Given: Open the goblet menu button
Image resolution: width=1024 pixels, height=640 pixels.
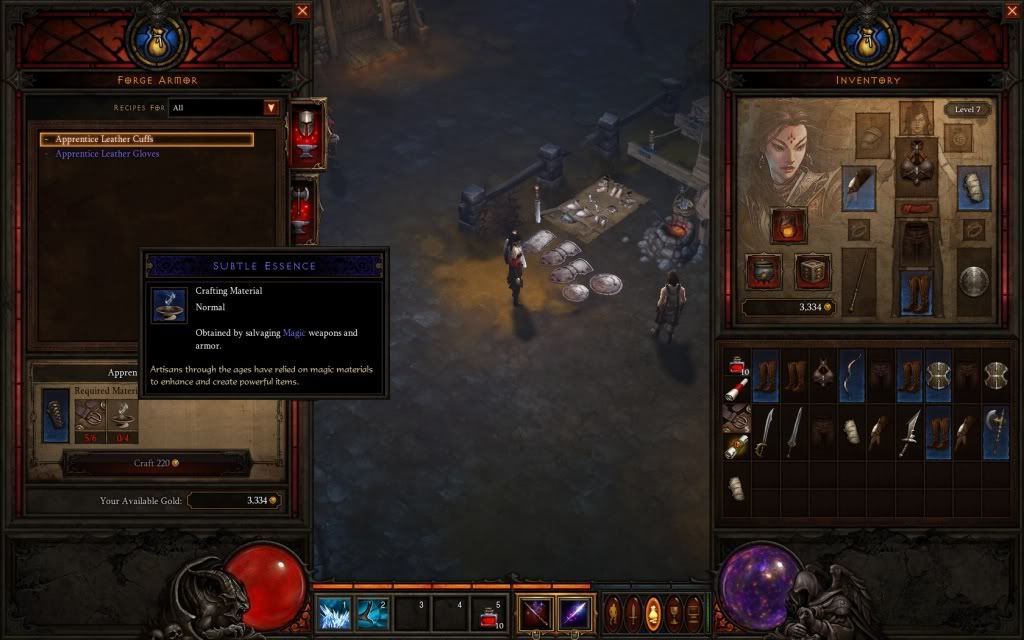Looking at the screenshot, I should (x=674, y=612).
